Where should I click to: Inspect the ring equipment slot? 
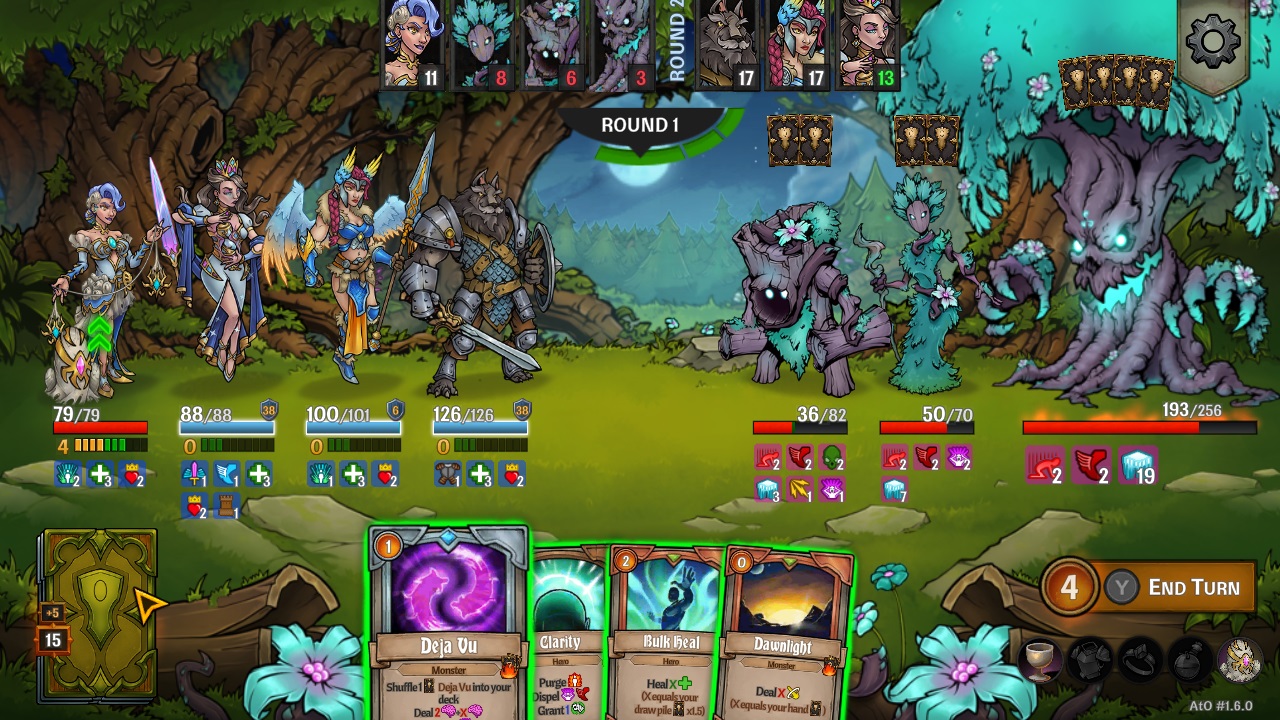[1139, 660]
